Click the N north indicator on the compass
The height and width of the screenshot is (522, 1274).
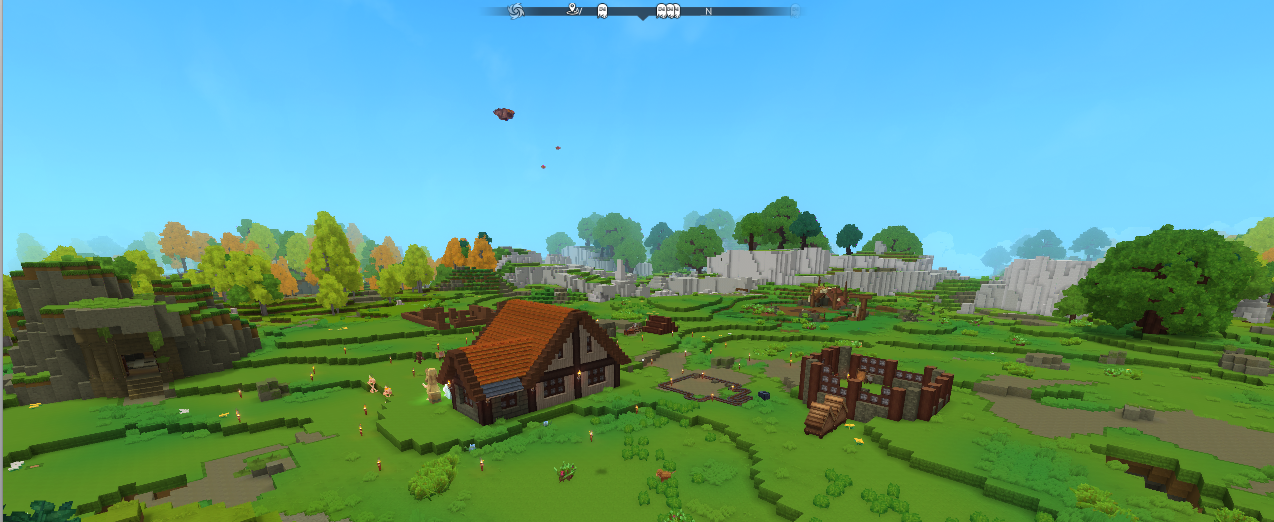click(x=708, y=11)
